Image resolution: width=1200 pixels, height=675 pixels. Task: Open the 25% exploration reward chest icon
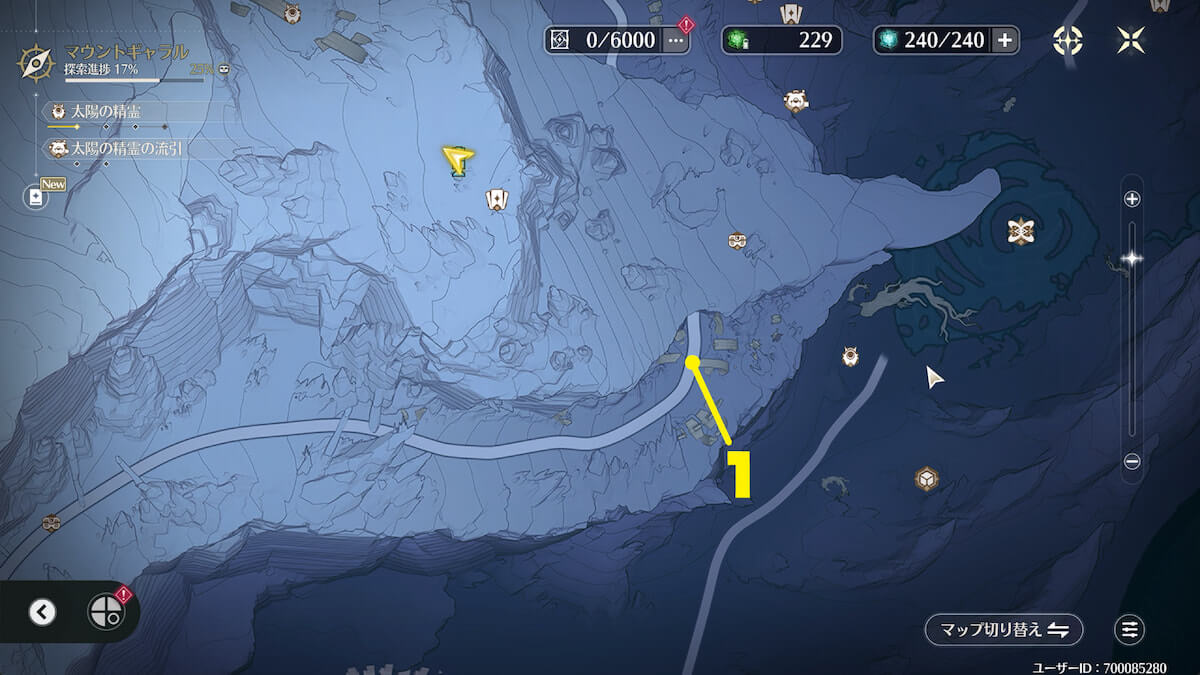[224, 70]
